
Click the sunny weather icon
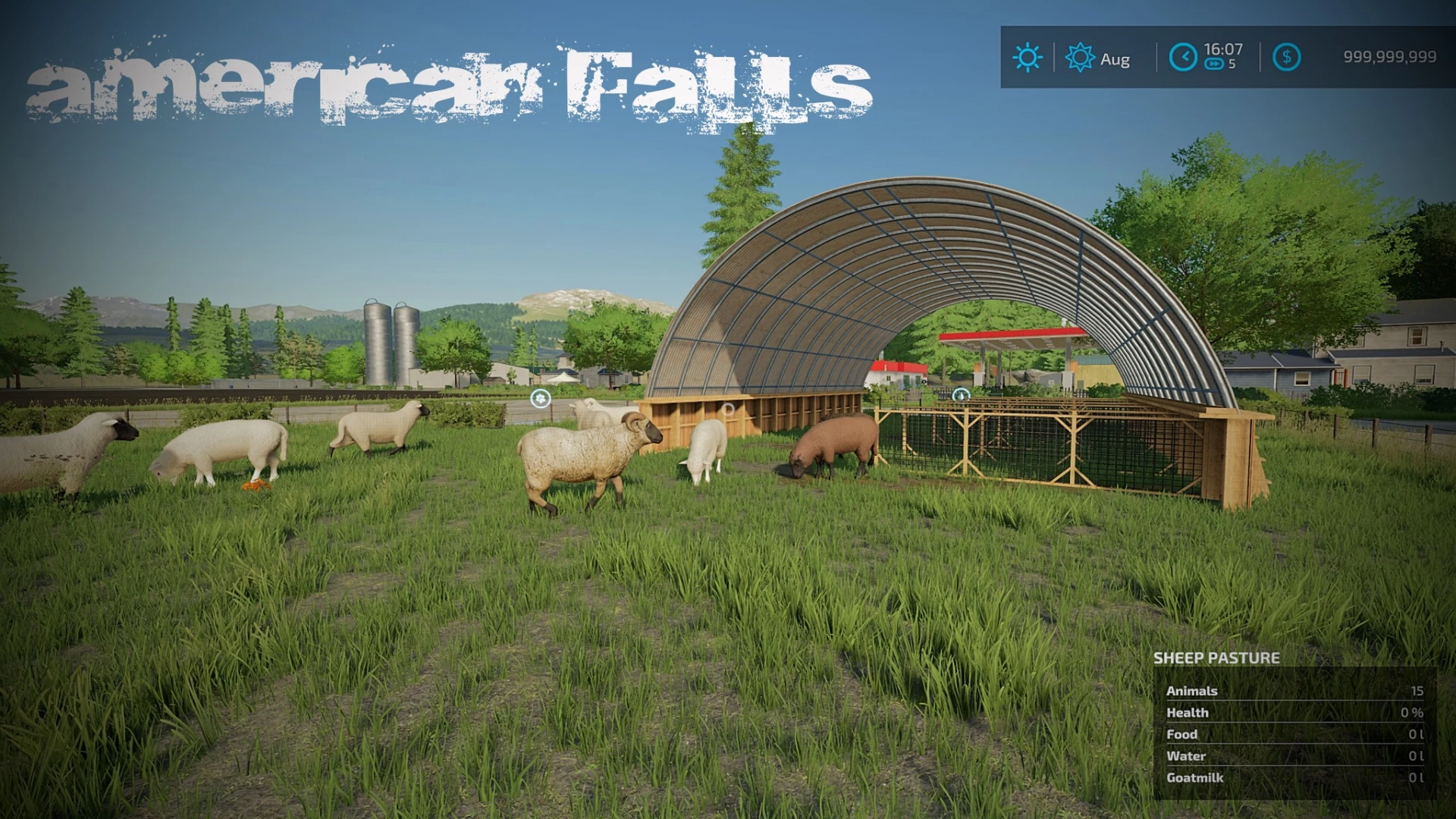tap(1028, 58)
